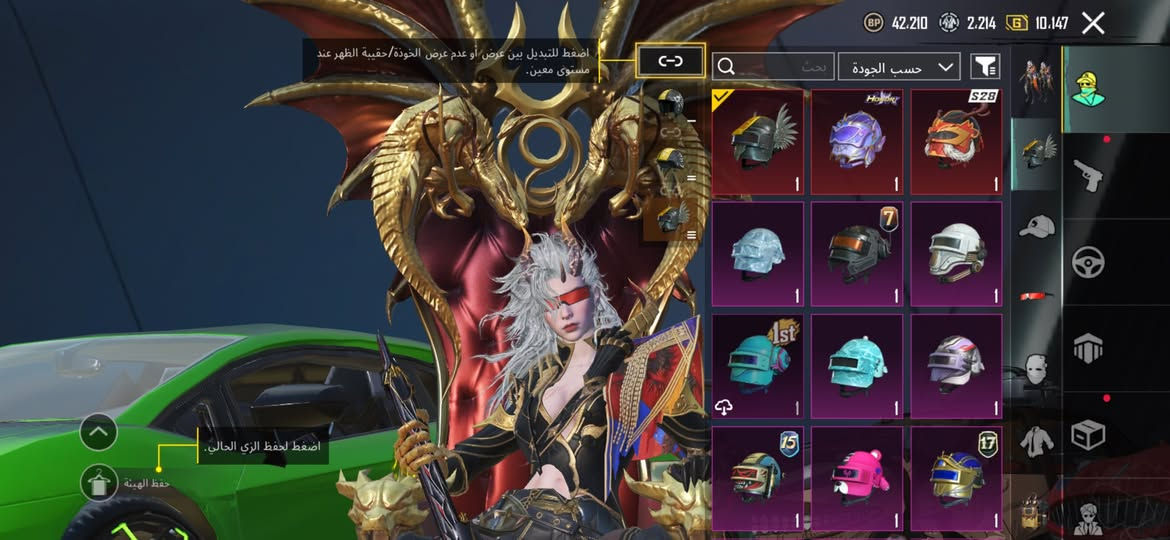Close the inventory screen
This screenshot has width=1170, height=540.
[x=1093, y=23]
